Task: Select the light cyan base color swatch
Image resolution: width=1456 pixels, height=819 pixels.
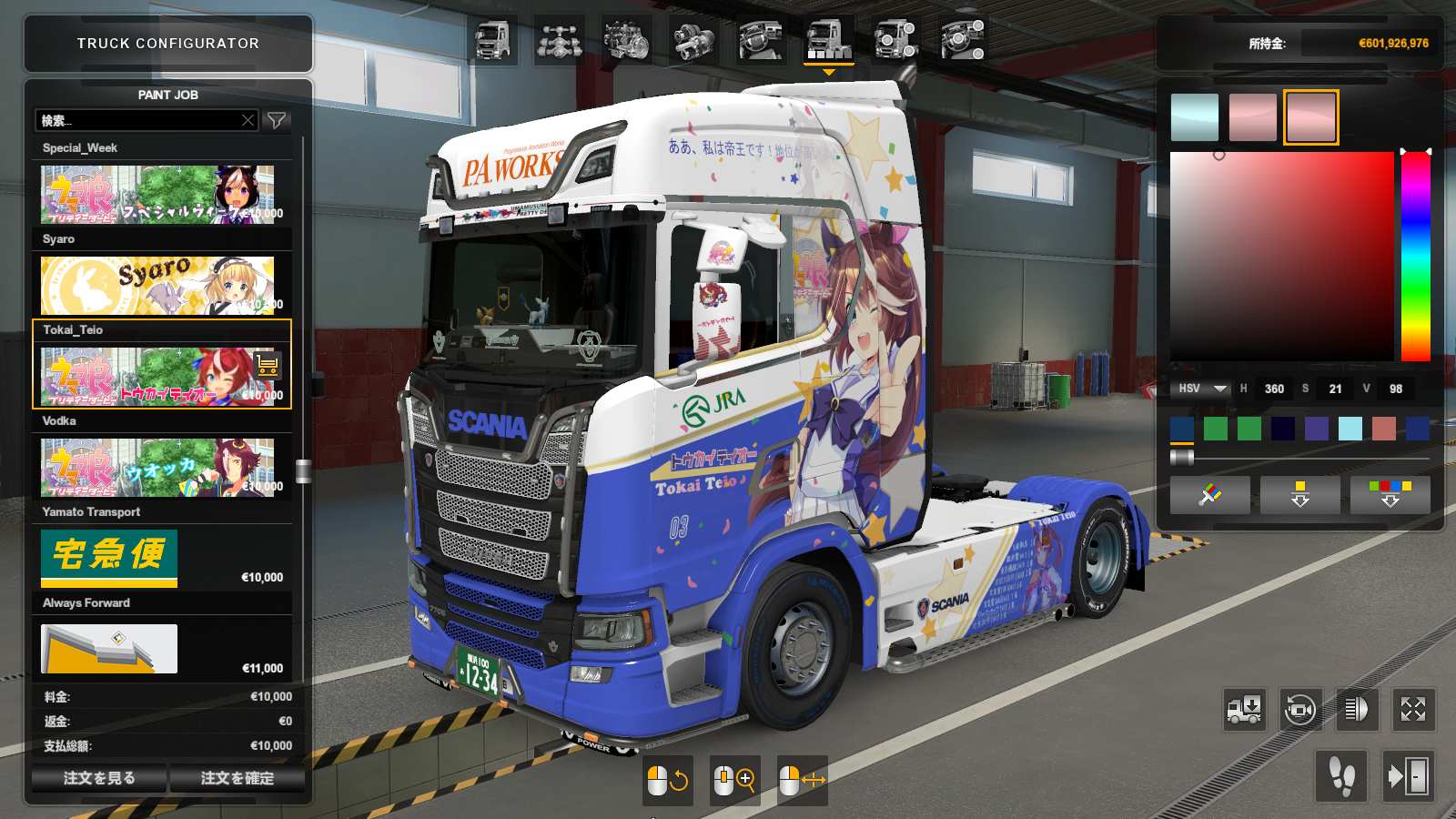Action: click(x=1195, y=117)
